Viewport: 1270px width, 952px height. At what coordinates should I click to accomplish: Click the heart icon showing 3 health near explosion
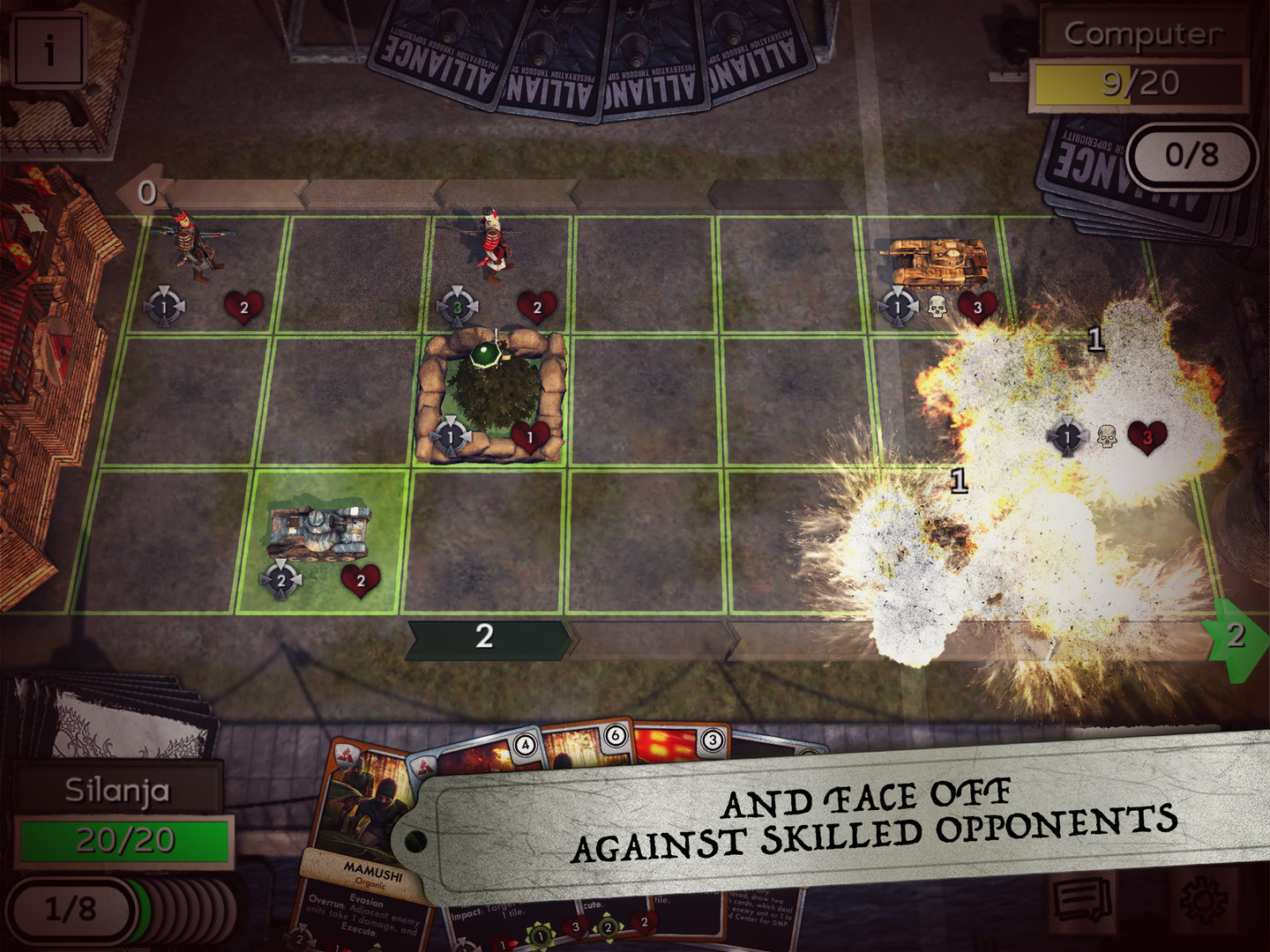pyautogui.click(x=1147, y=437)
